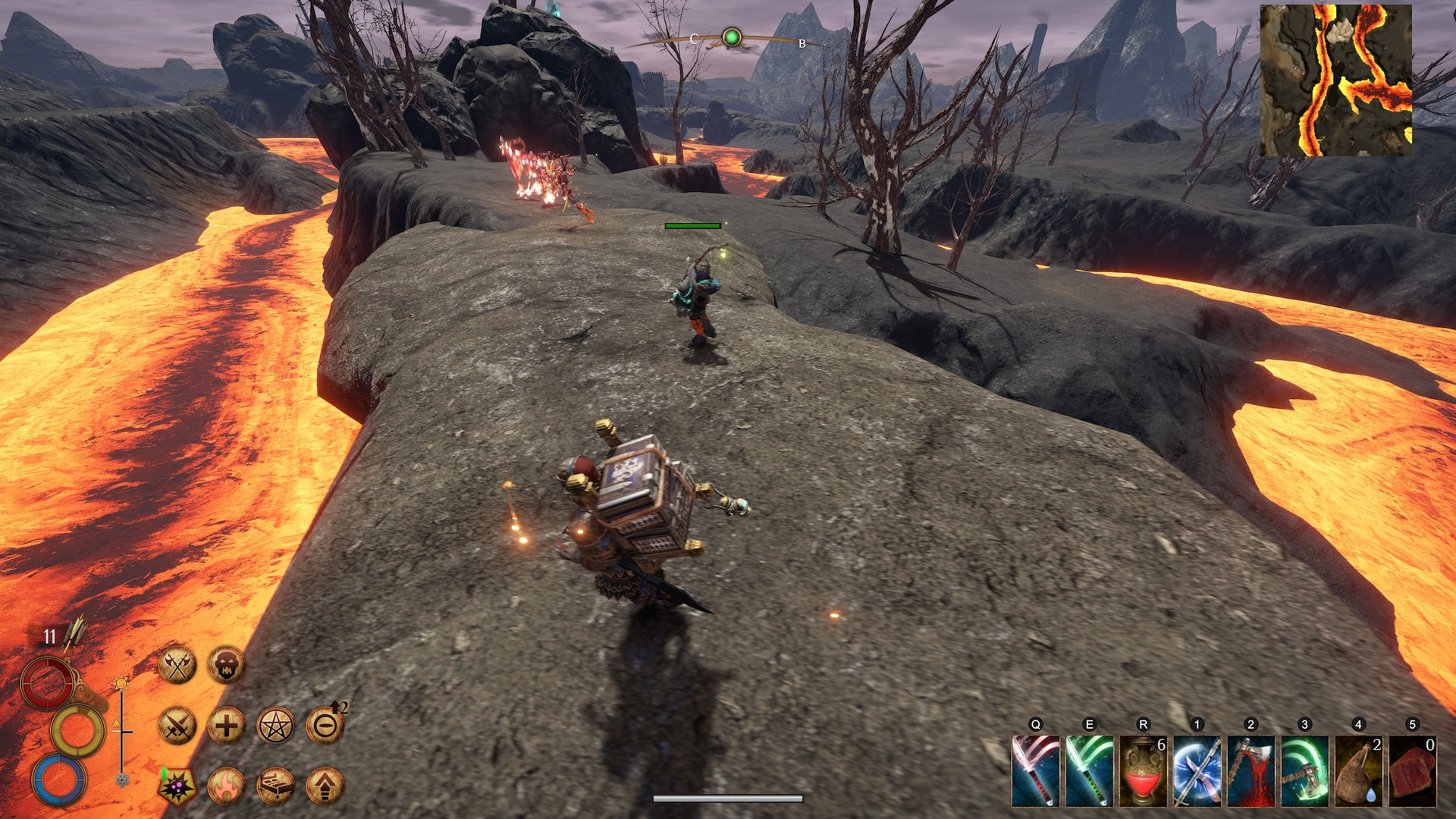Select the raw meat food slot
This screenshot has height=819, width=1456.
pyautogui.click(x=1412, y=770)
